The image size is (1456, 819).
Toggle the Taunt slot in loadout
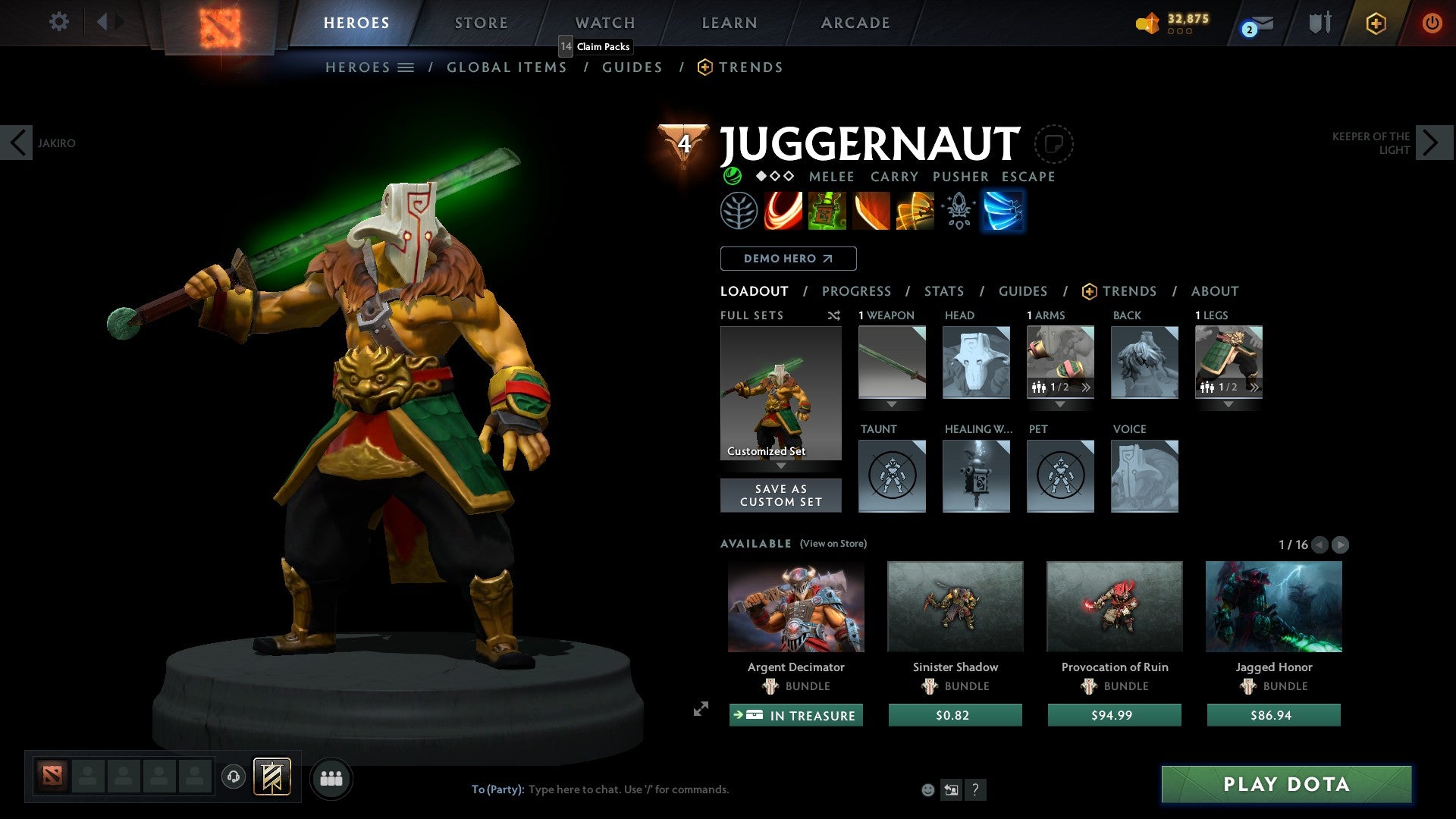(x=892, y=475)
